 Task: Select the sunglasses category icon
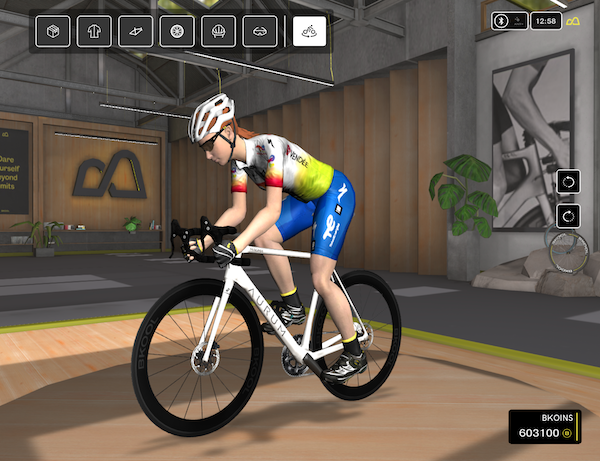[x=259, y=32]
